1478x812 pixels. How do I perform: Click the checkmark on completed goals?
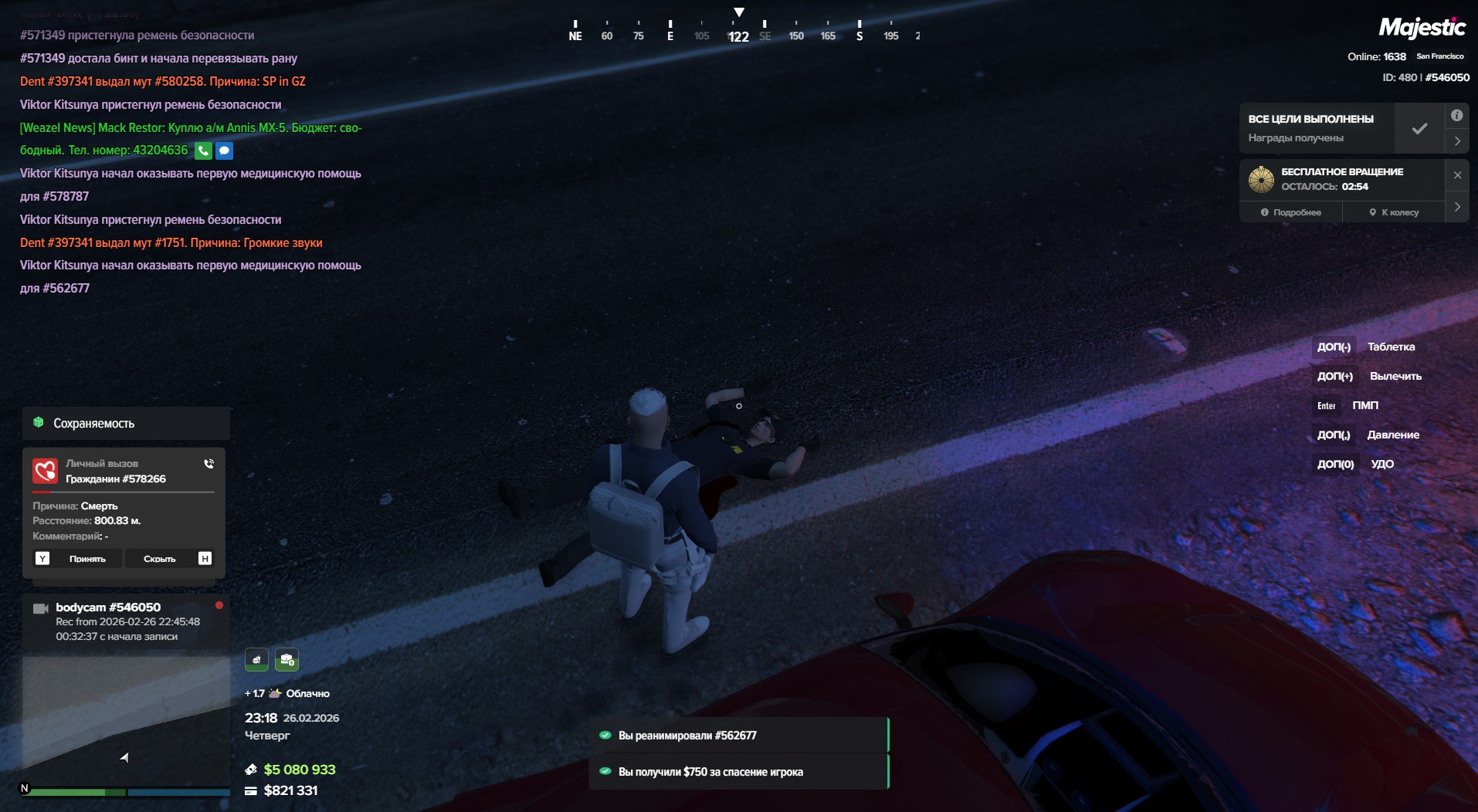pyautogui.click(x=1419, y=129)
